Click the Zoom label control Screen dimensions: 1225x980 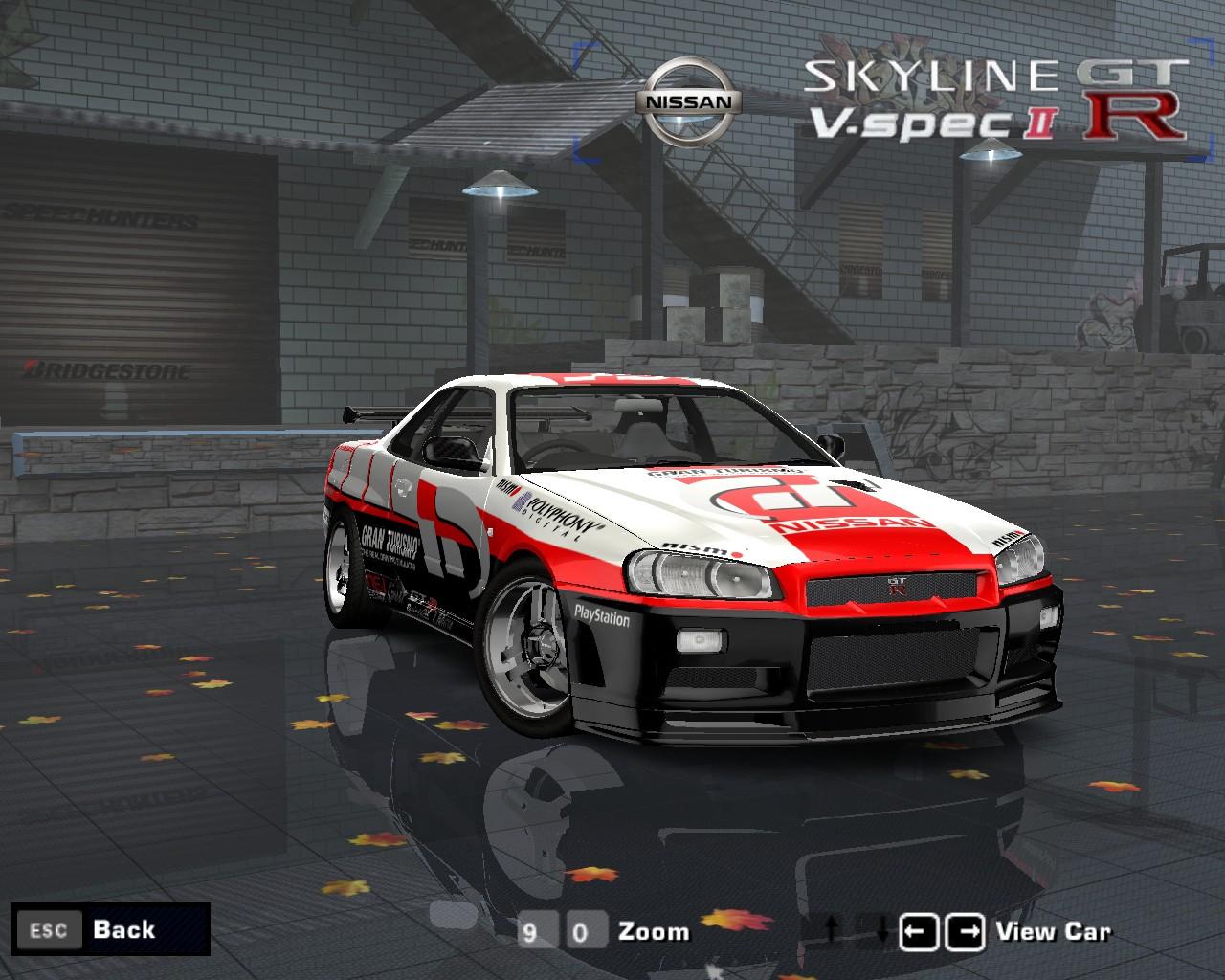tap(653, 929)
